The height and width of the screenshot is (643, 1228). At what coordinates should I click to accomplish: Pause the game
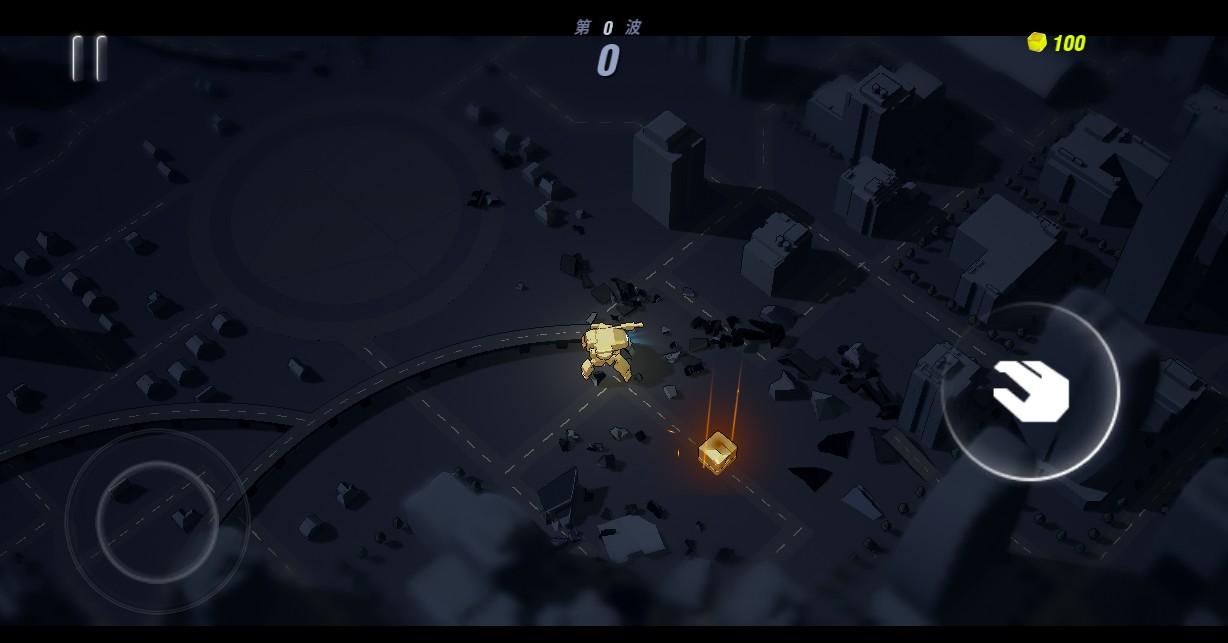point(88,58)
